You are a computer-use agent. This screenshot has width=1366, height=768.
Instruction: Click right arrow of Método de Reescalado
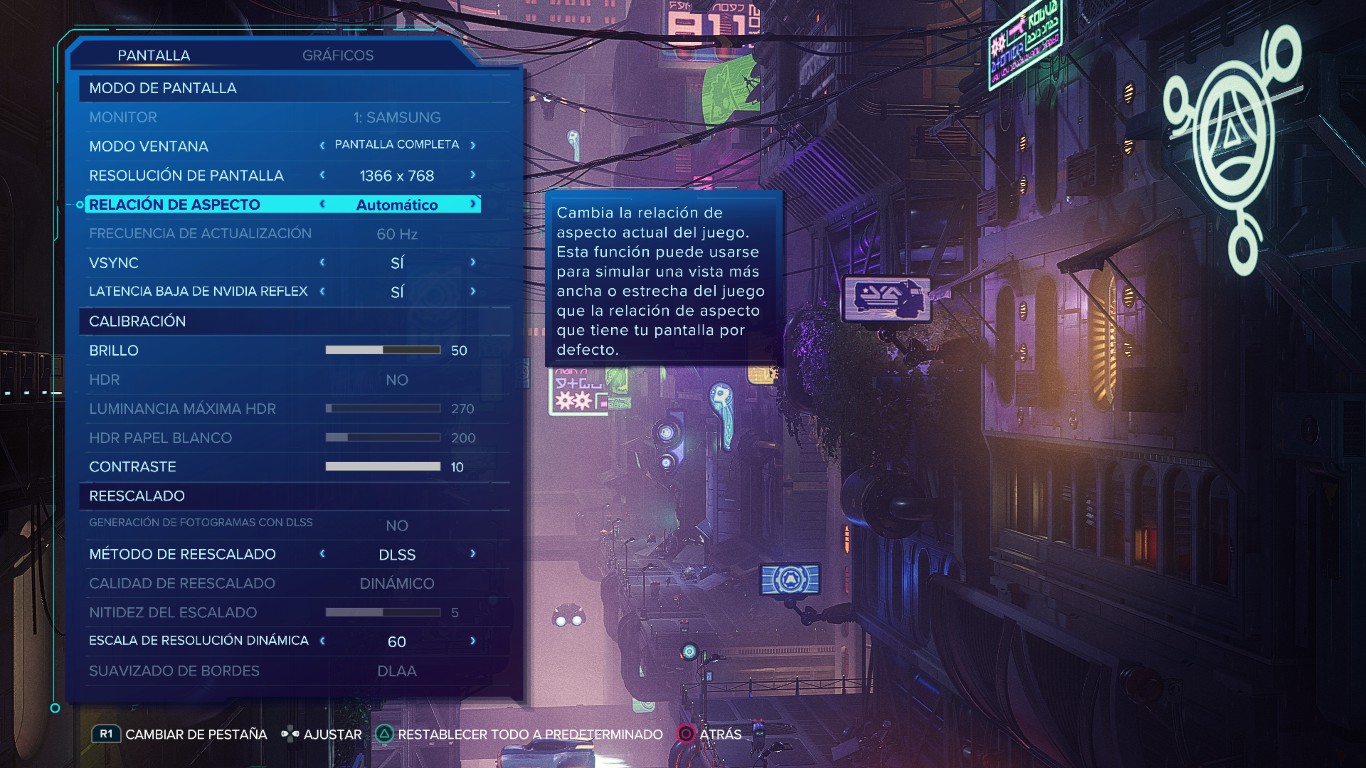[x=473, y=554]
